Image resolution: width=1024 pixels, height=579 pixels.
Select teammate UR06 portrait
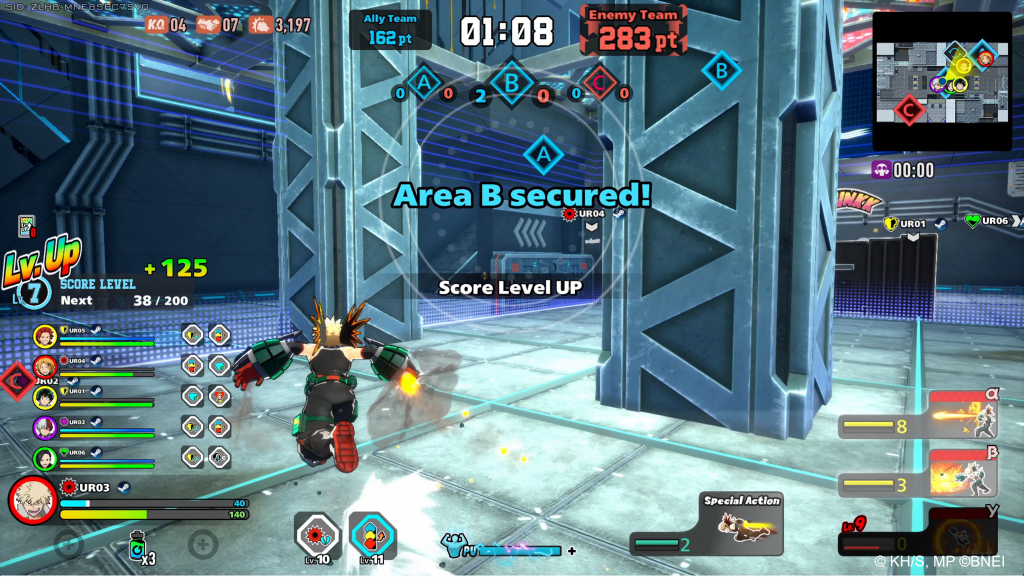pyautogui.click(x=44, y=459)
